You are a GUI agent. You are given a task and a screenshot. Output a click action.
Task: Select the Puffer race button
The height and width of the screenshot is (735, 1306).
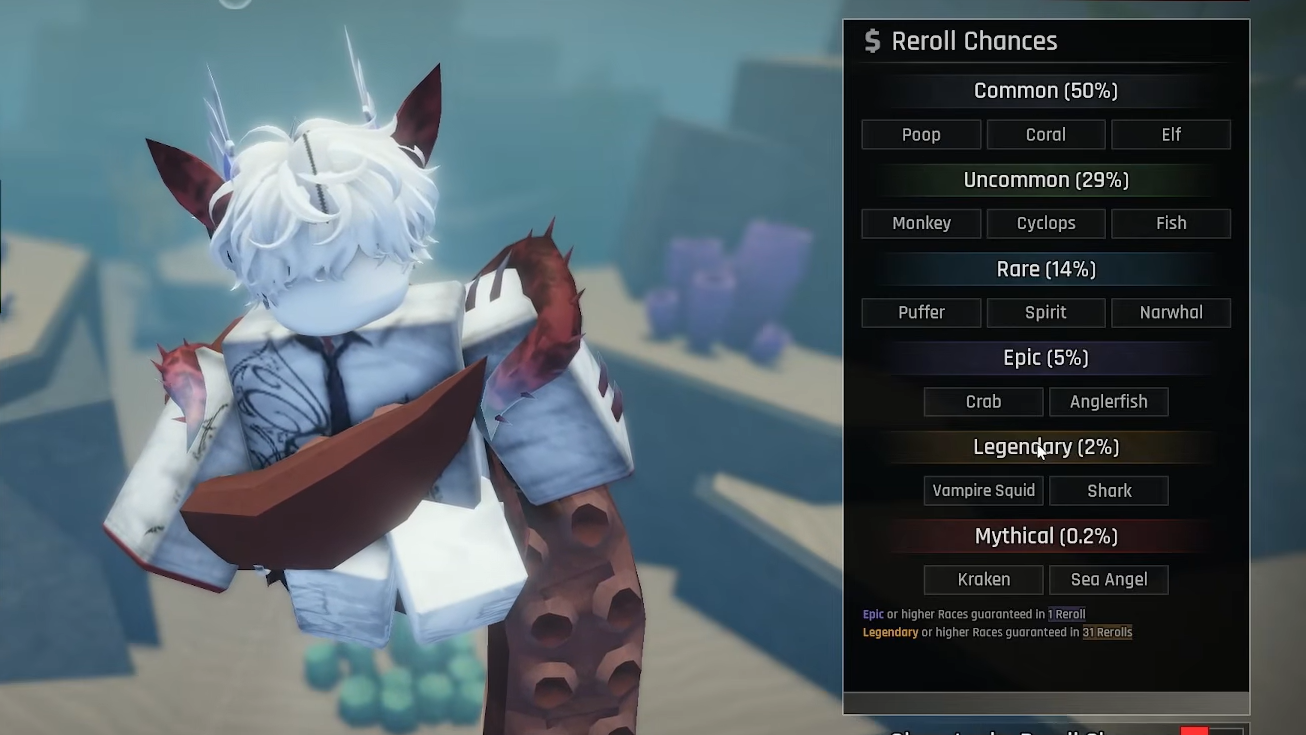pos(921,313)
